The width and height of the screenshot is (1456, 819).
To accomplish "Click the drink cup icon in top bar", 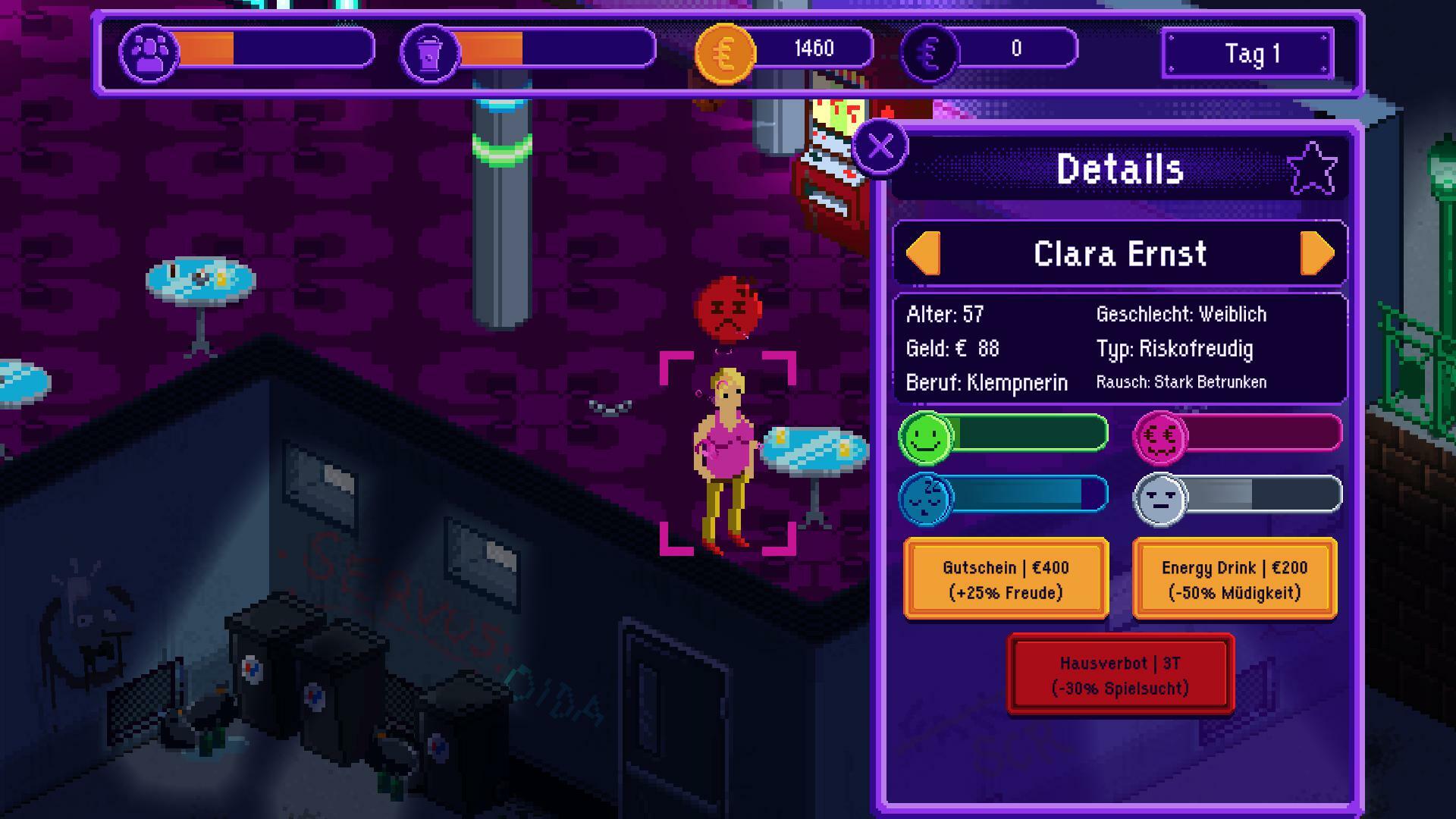I will (x=430, y=53).
